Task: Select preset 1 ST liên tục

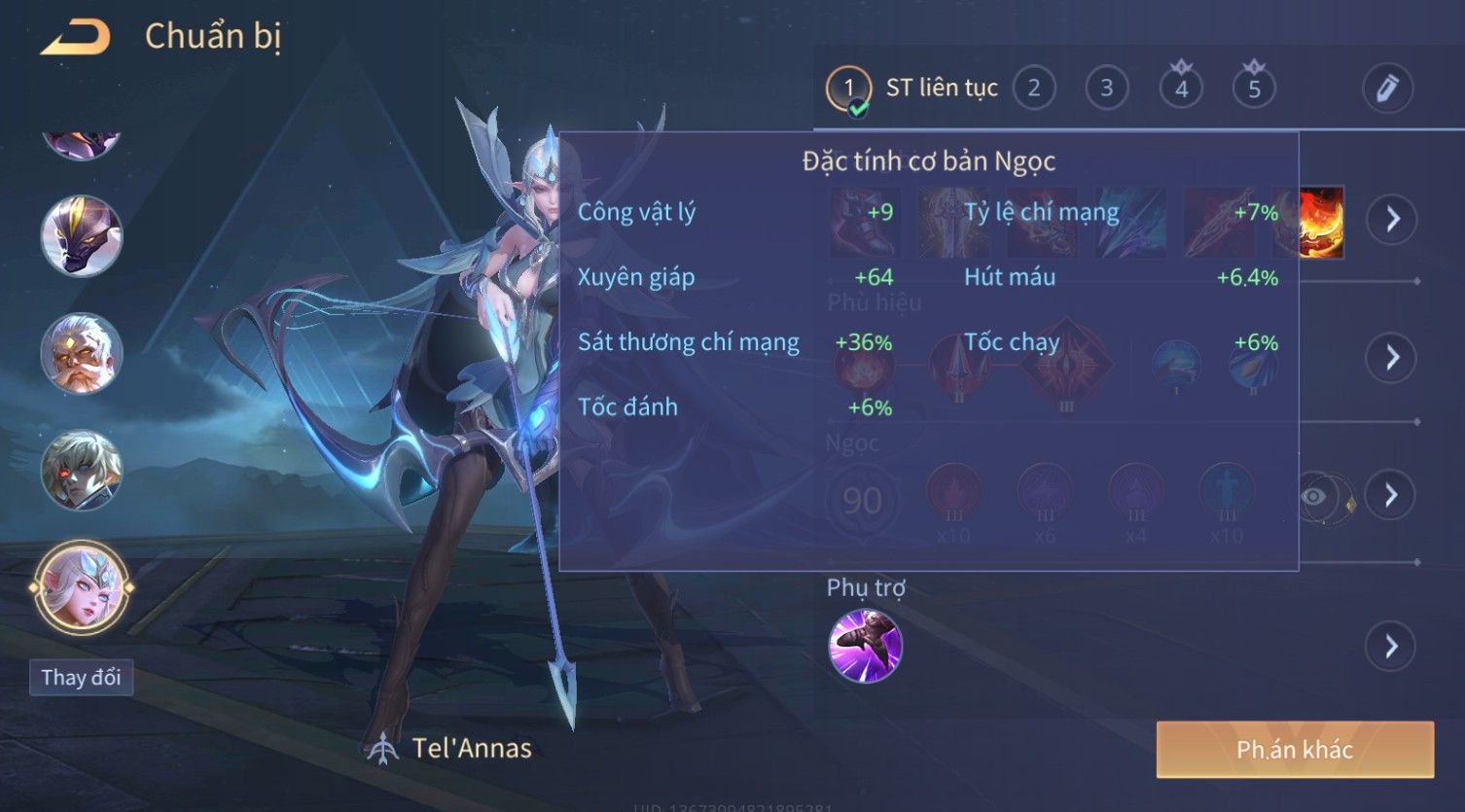Action: pos(848,88)
